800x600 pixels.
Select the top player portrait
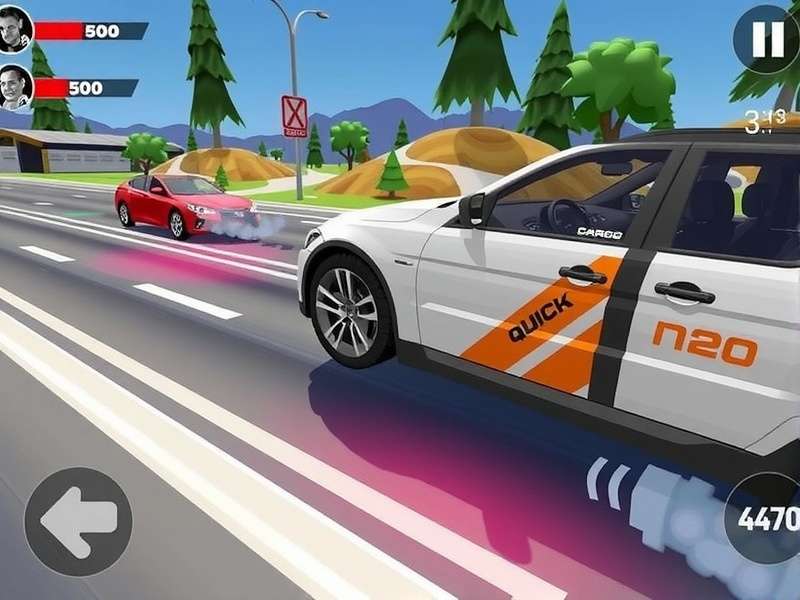coord(16,29)
